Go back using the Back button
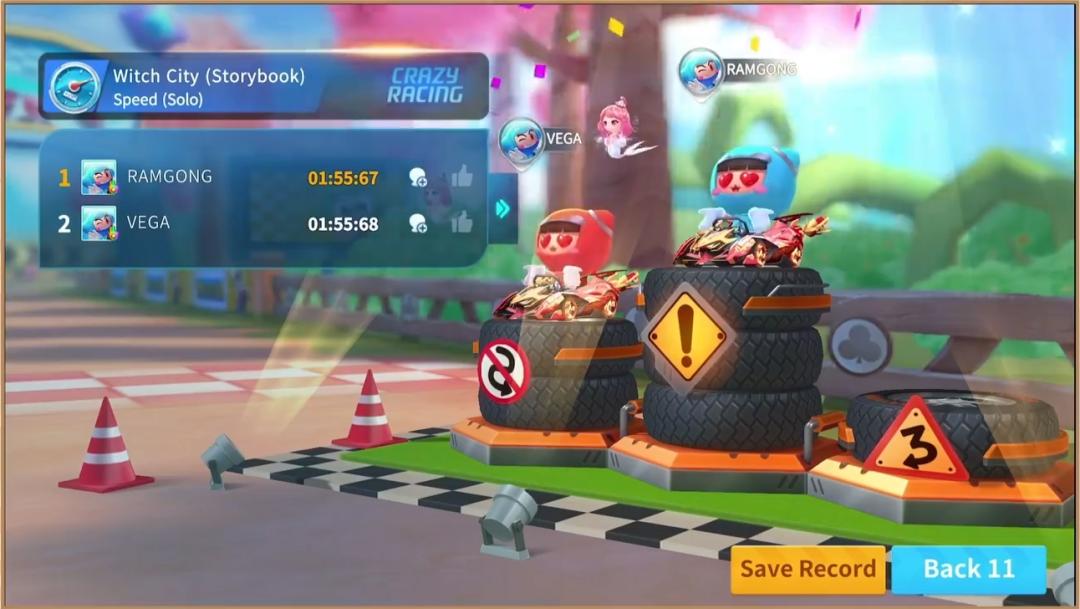The image size is (1080, 609). [x=968, y=569]
